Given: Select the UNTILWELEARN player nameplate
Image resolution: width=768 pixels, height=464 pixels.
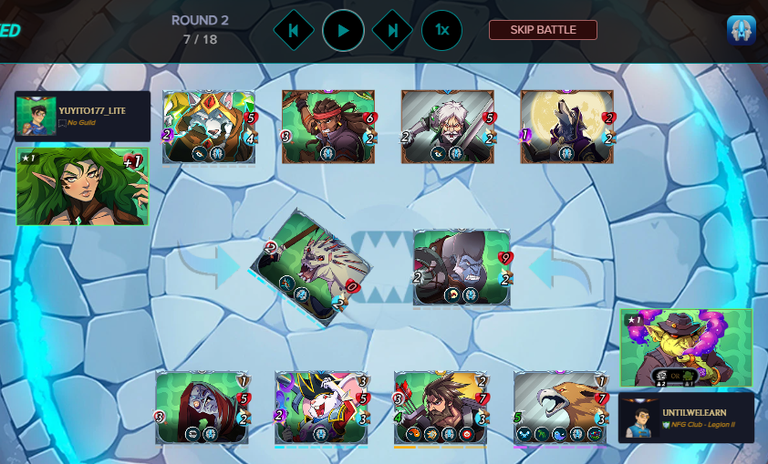Looking at the screenshot, I should [x=686, y=417].
